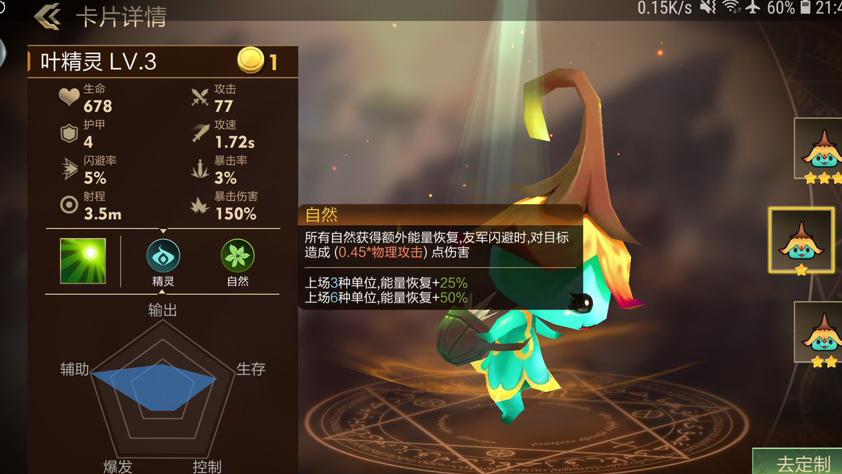The image size is (842, 474).
Task: Go back using the double-arrow button
Action: [x=47, y=16]
